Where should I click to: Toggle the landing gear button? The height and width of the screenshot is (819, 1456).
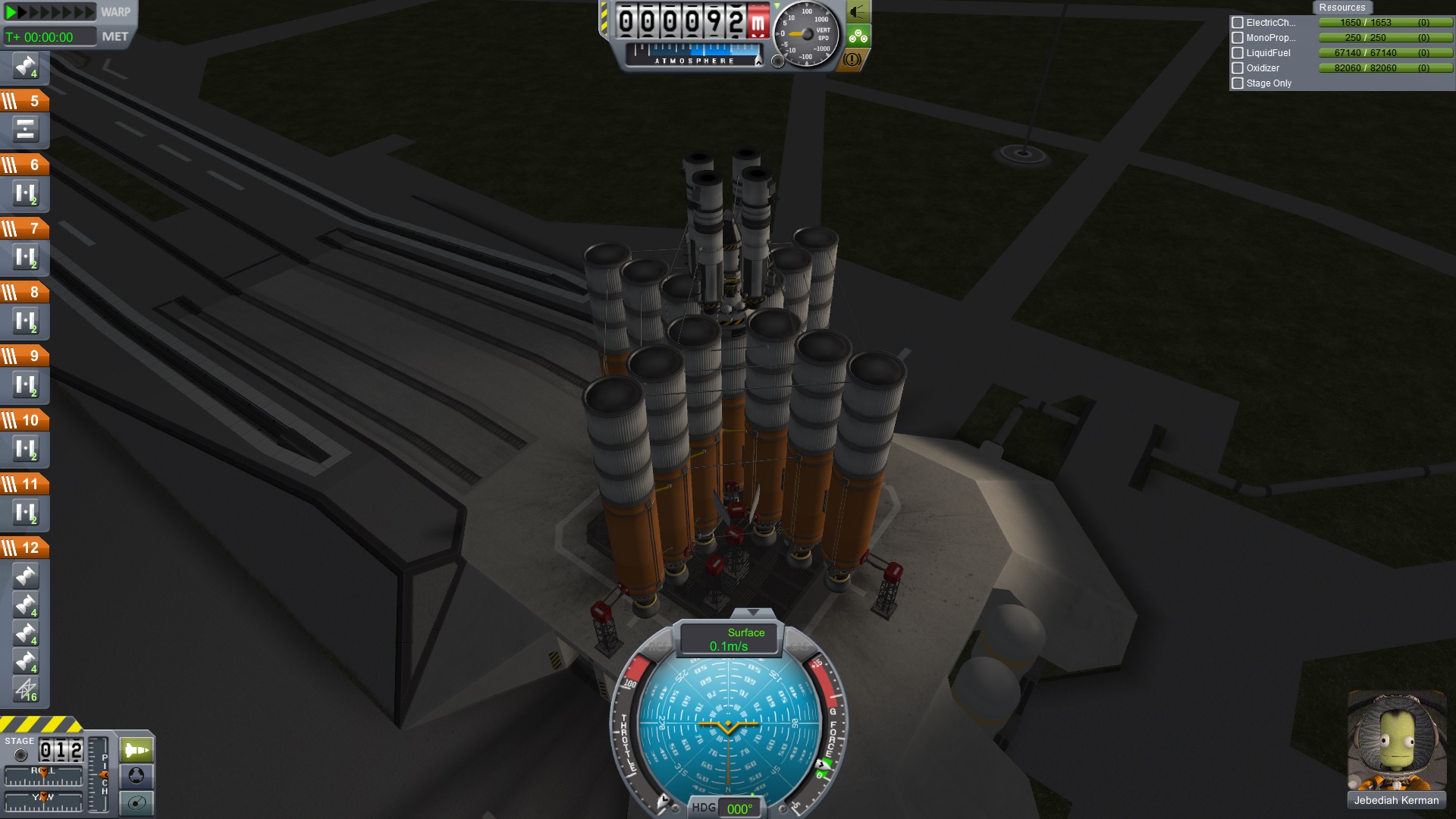tap(858, 36)
